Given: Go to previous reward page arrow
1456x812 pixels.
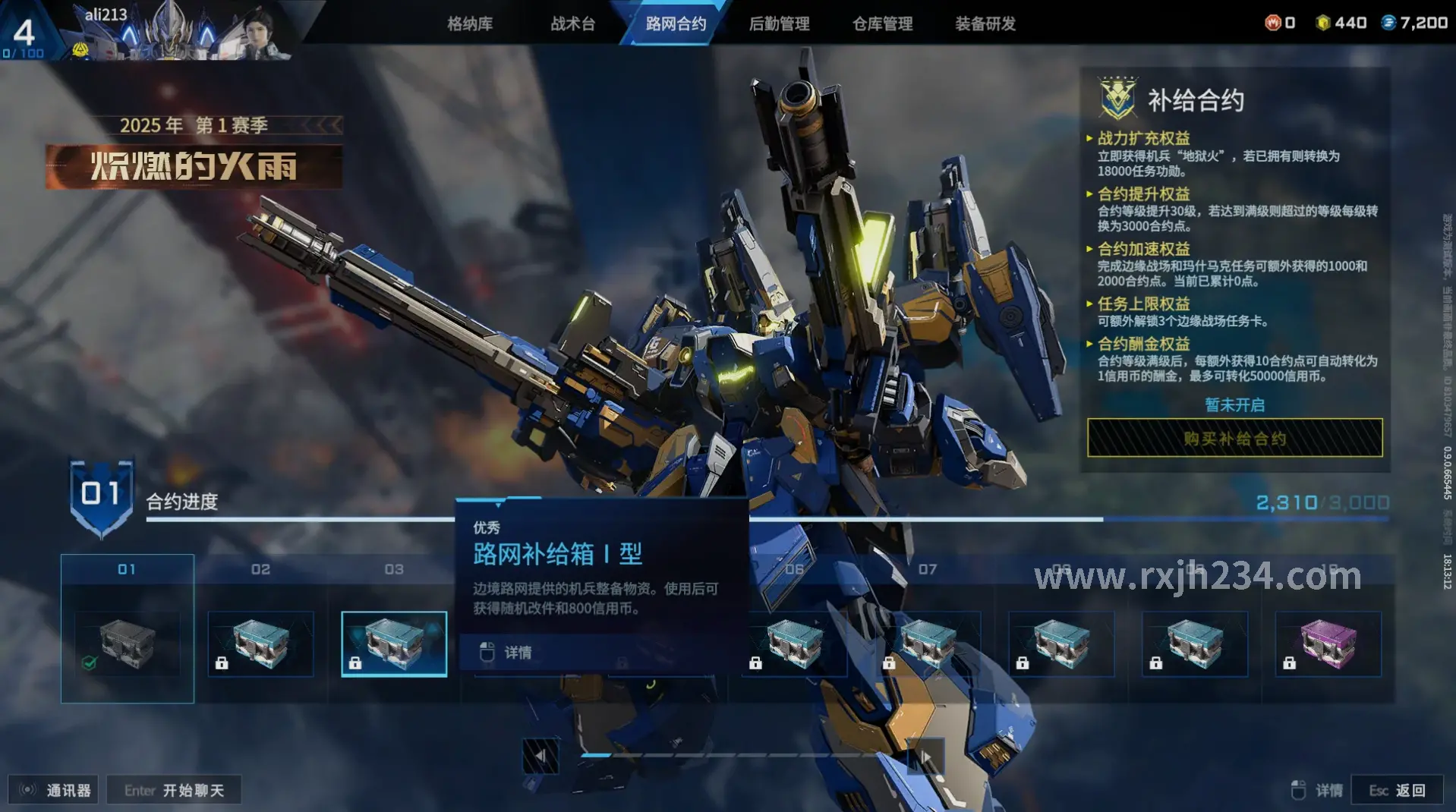Looking at the screenshot, I should point(540,756).
